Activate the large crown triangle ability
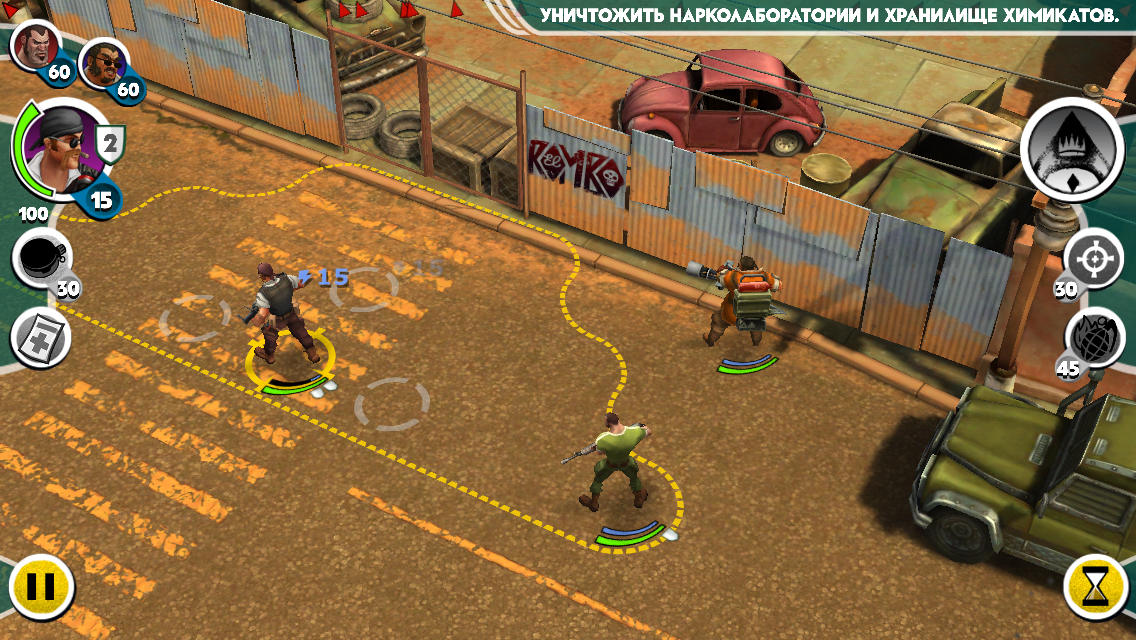Viewport: 1136px width, 640px height. 1072,148
